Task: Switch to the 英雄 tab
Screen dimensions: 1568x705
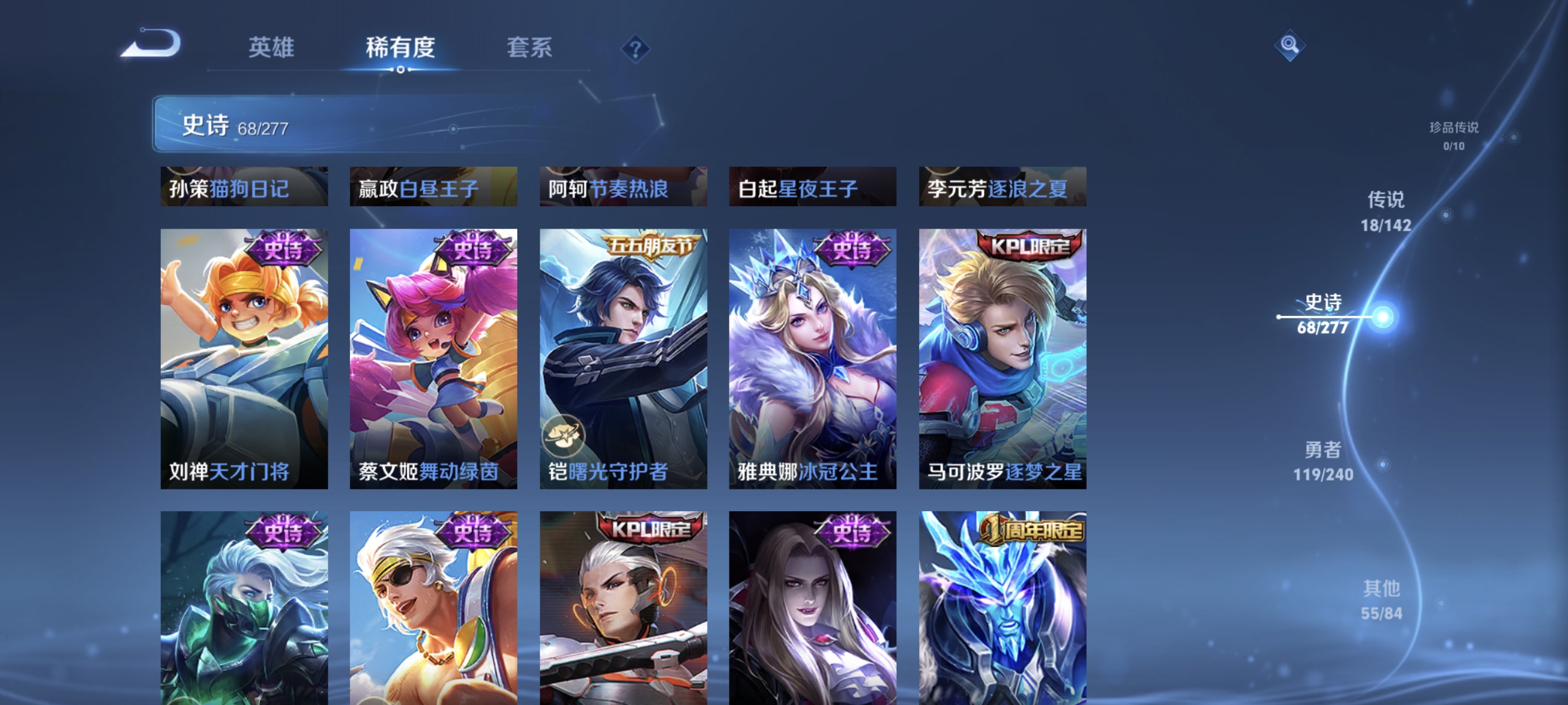Action: [272, 48]
